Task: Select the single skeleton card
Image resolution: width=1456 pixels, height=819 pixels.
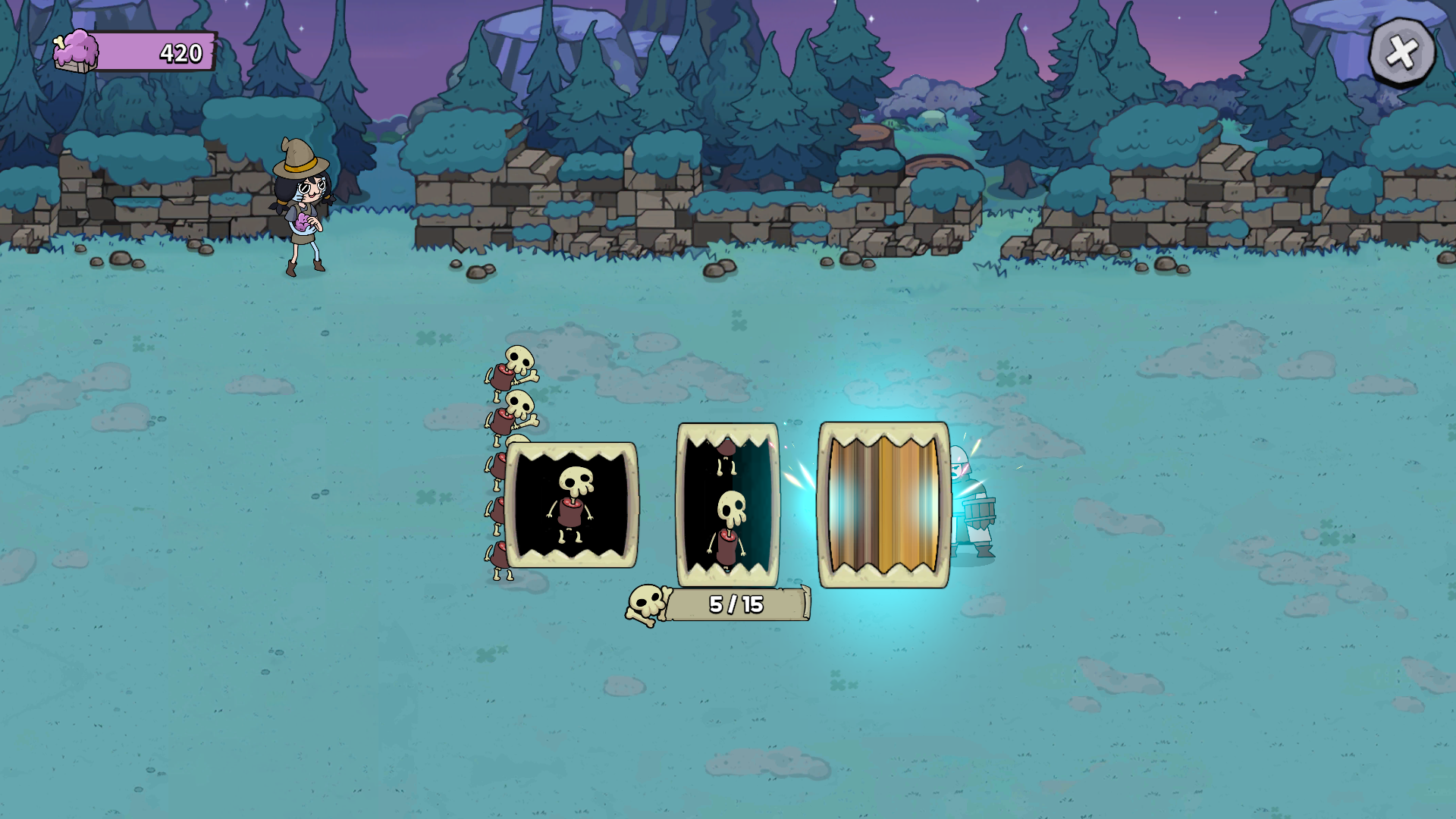Action: coord(571,505)
